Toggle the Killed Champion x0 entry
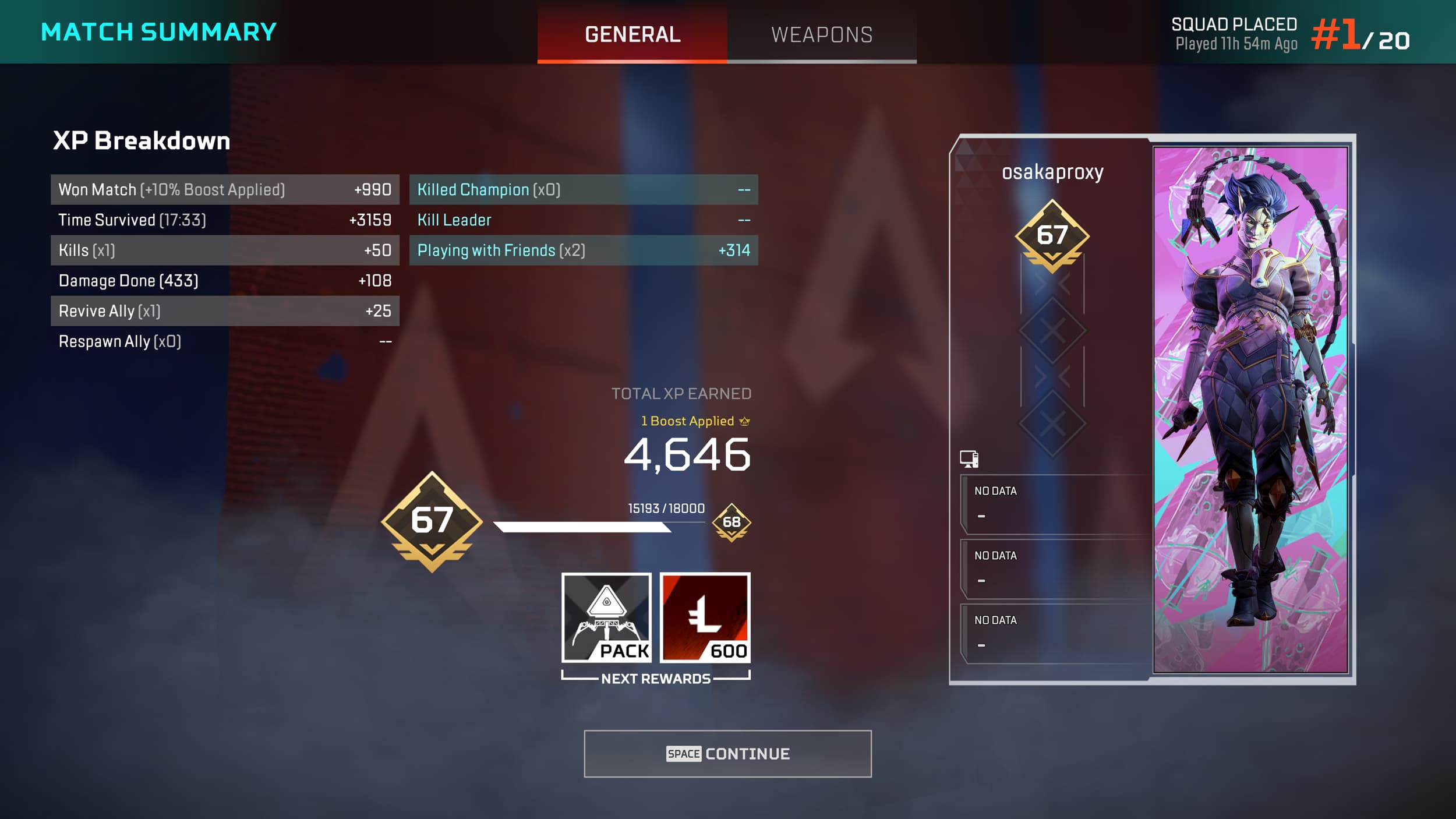 582,189
